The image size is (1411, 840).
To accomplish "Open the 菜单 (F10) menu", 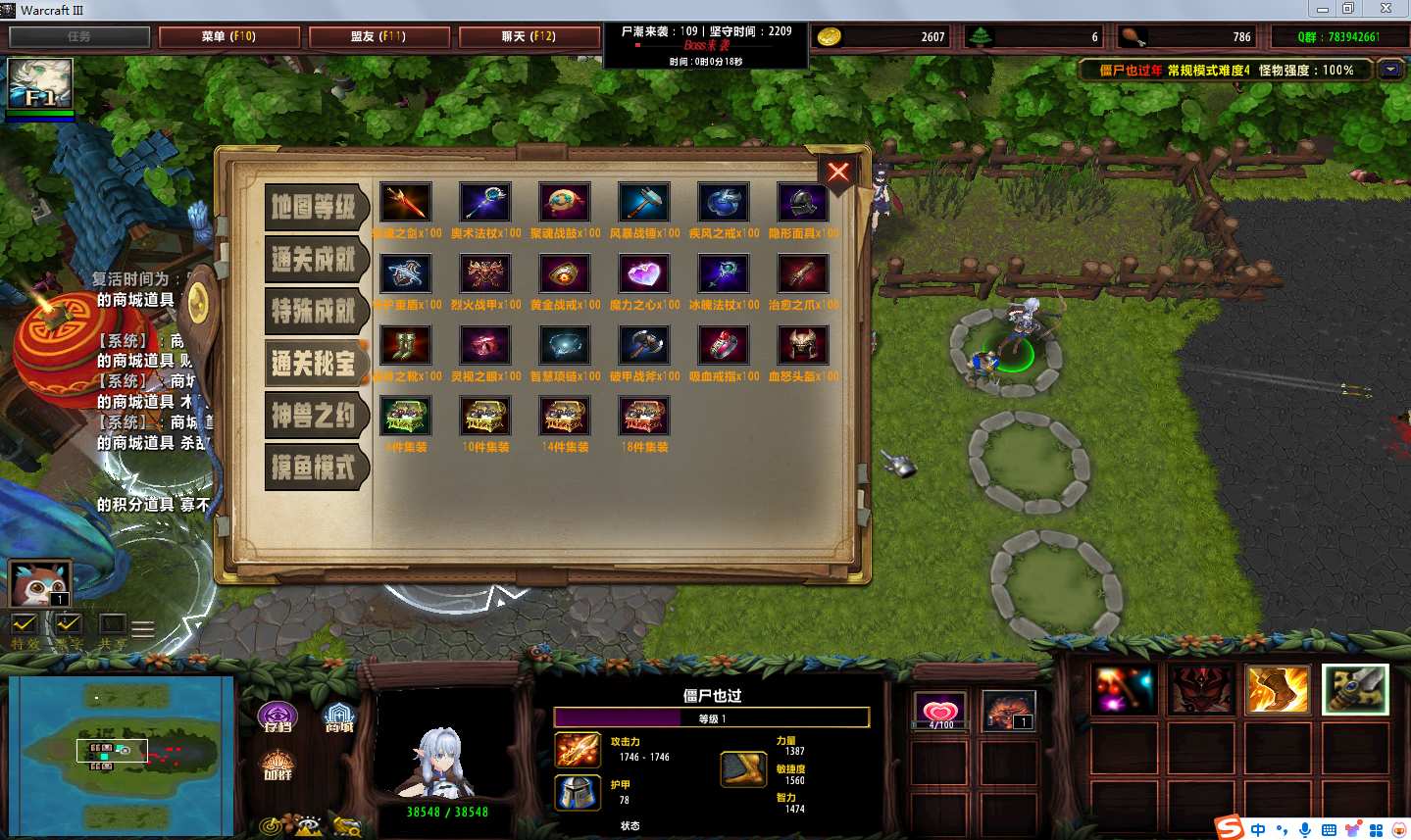I will [x=229, y=37].
